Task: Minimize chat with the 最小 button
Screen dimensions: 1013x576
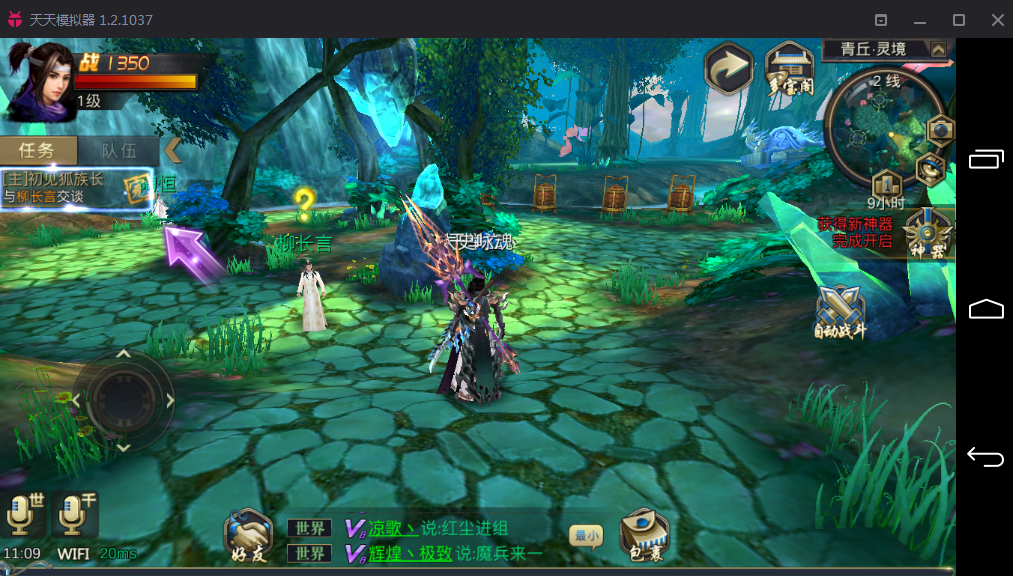Action: 586,536
